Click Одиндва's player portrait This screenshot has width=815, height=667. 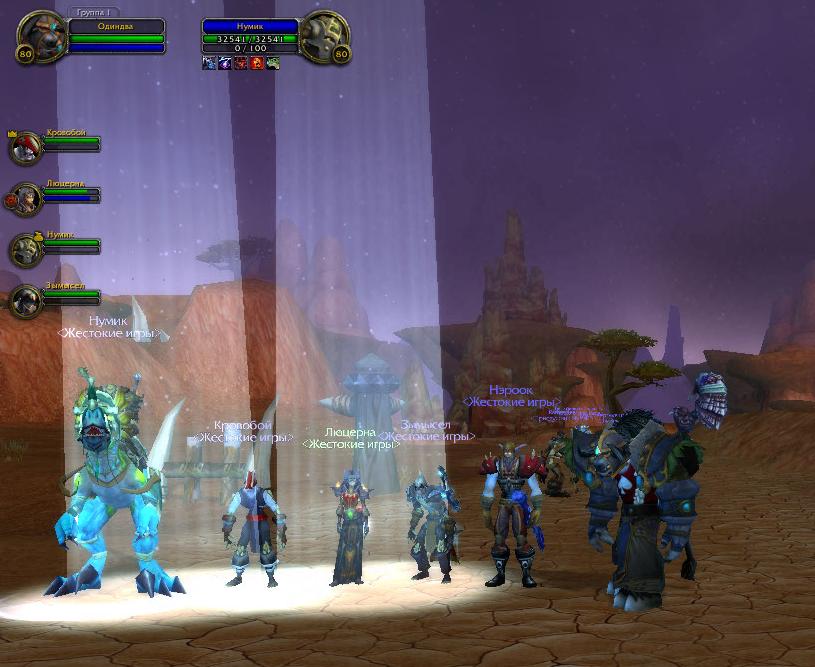point(41,37)
